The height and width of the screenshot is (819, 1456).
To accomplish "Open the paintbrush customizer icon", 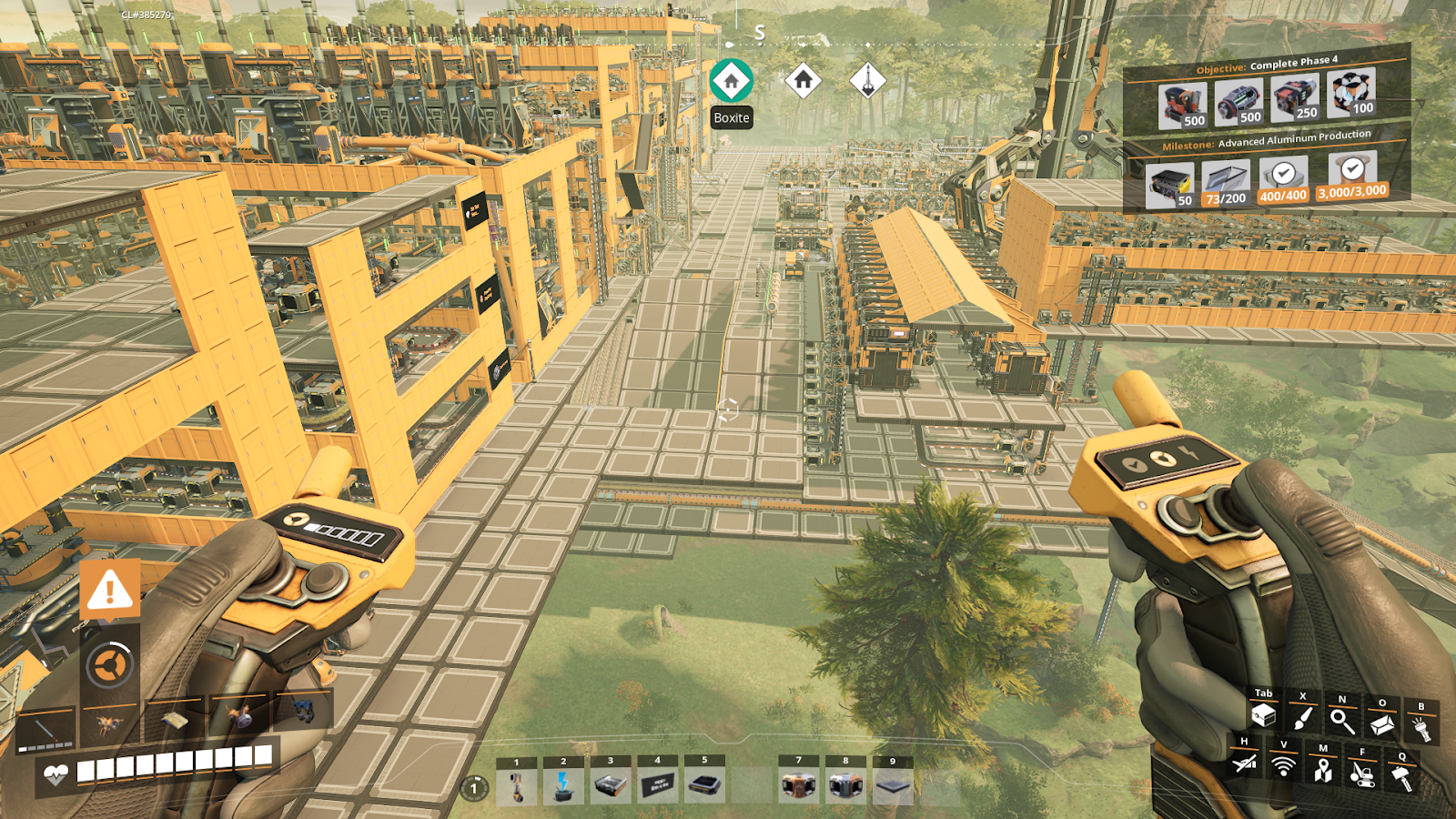I will (1303, 719).
